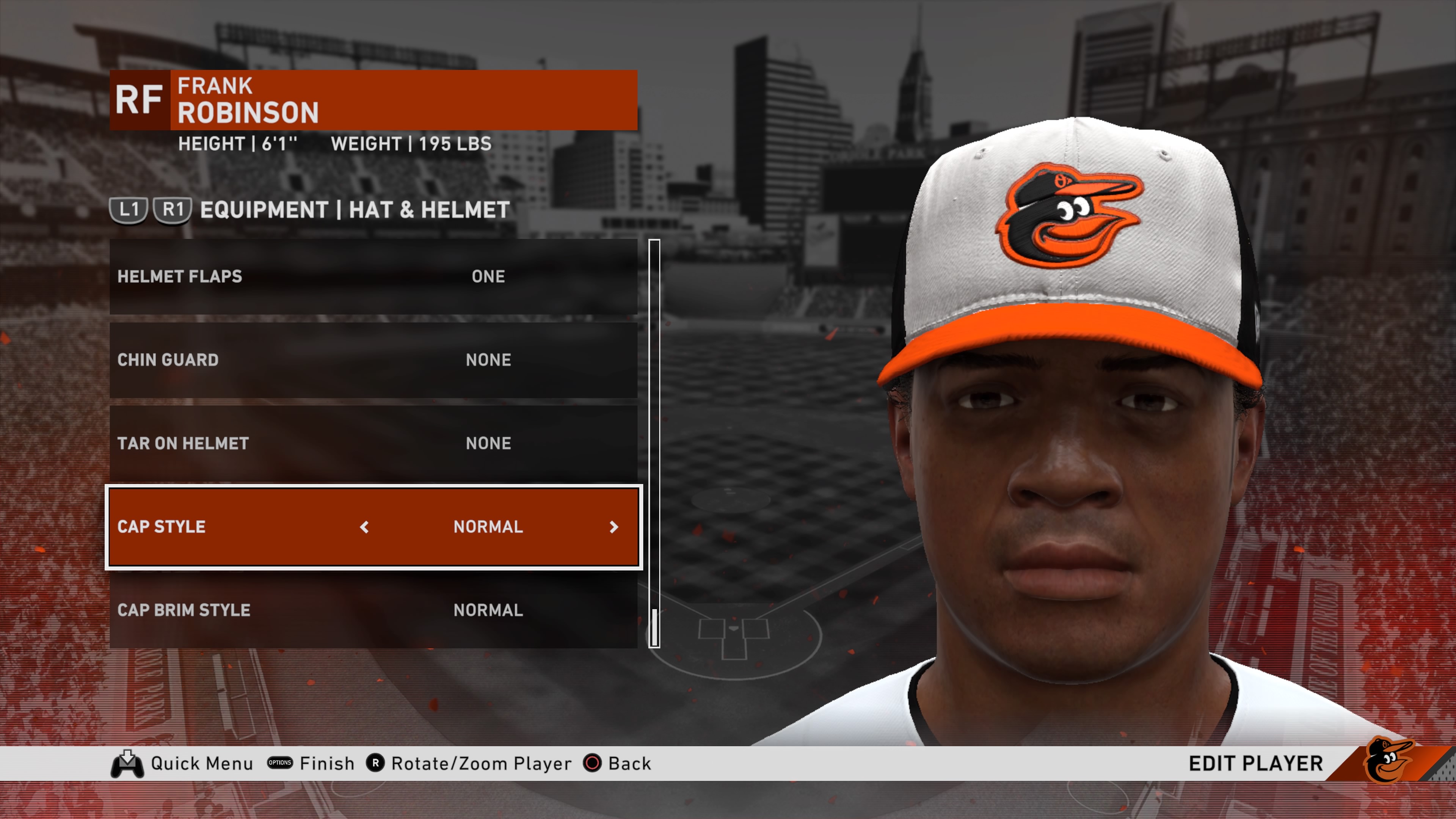Go Back via footer label

click(x=629, y=764)
